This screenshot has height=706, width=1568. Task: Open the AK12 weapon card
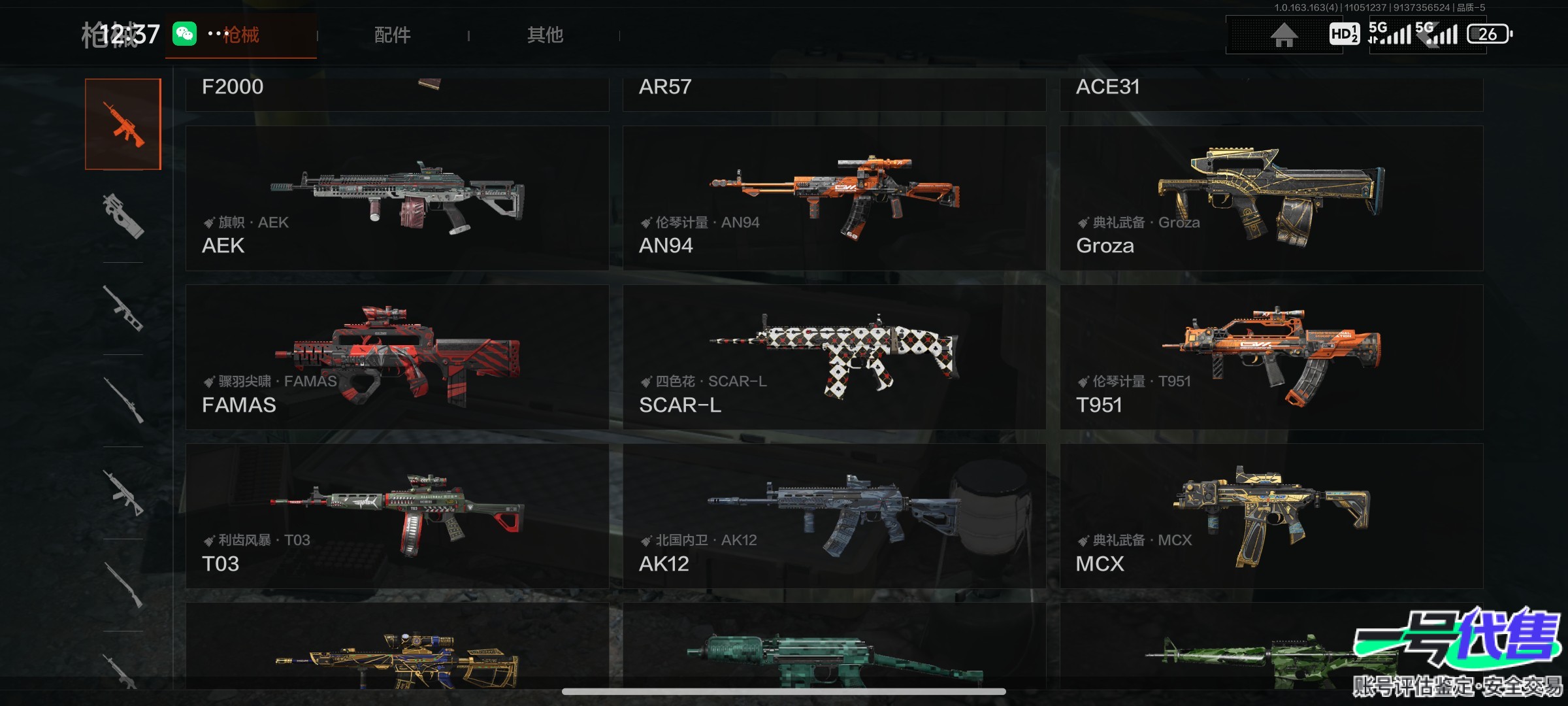[x=834, y=516]
